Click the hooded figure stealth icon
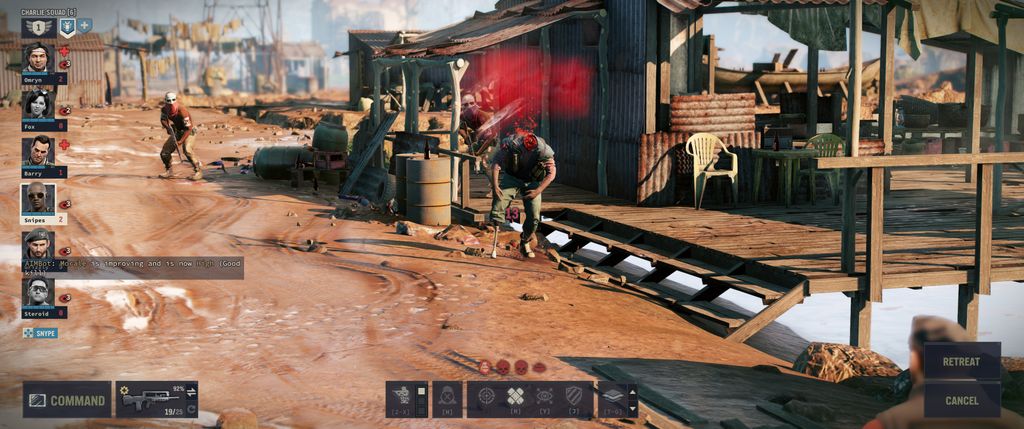1024x429 pixels. coord(447,398)
